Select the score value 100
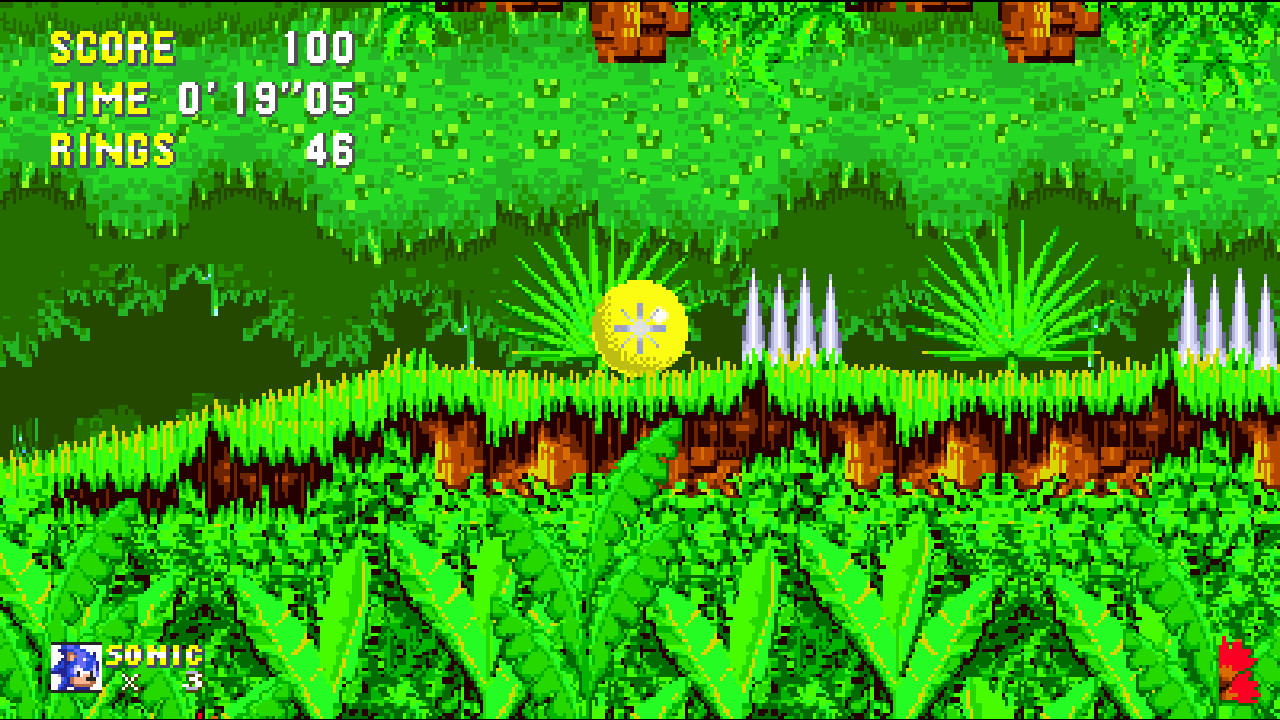1280x720 pixels. (320, 45)
